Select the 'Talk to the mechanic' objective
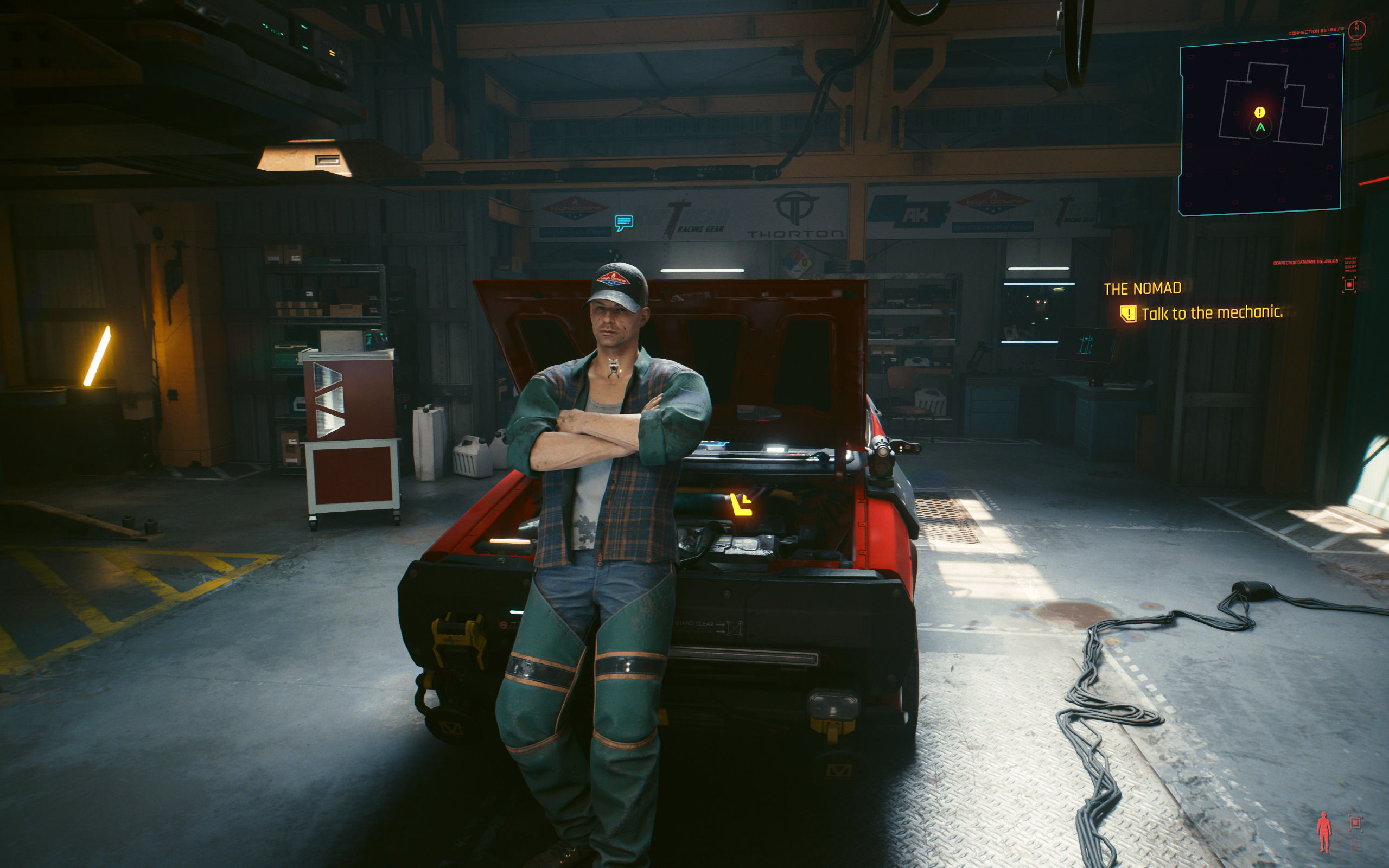 click(x=1211, y=313)
